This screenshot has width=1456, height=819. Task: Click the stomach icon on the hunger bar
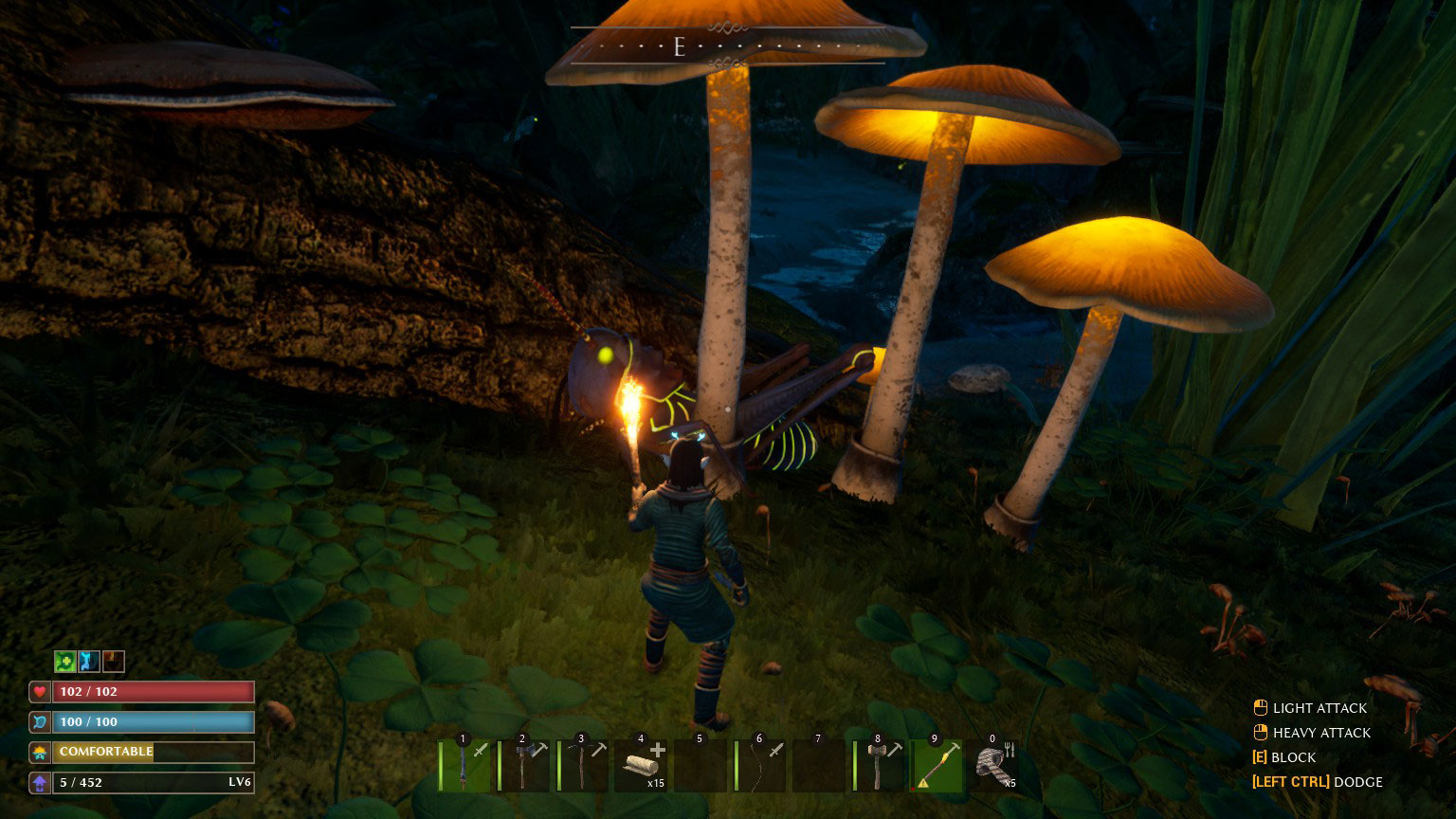click(38, 721)
